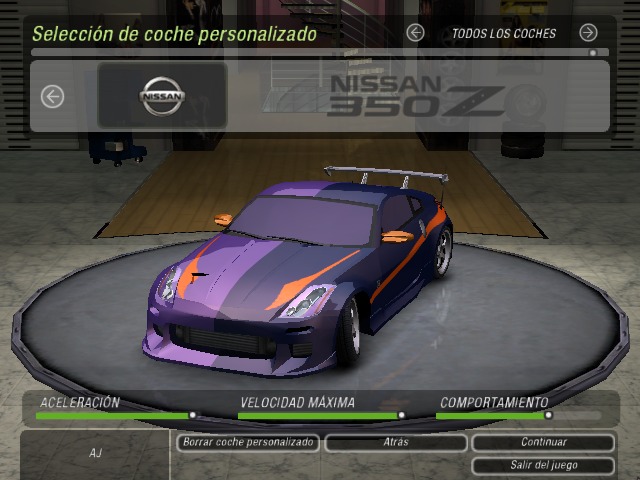Image resolution: width=640 pixels, height=480 pixels.
Task: Show next car category with right arrow
Action: 588,33
